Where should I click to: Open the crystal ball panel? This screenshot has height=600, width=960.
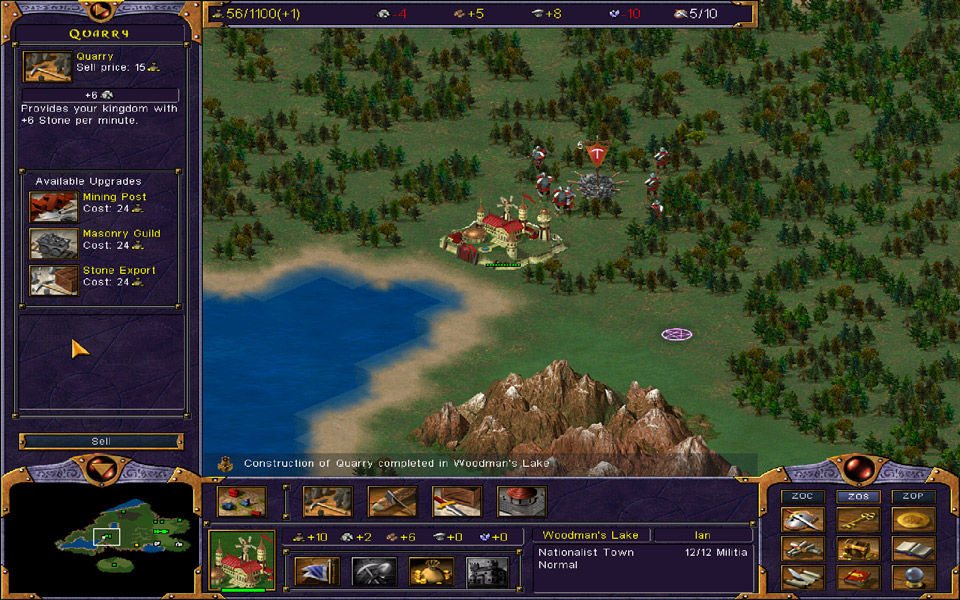pos(913,578)
